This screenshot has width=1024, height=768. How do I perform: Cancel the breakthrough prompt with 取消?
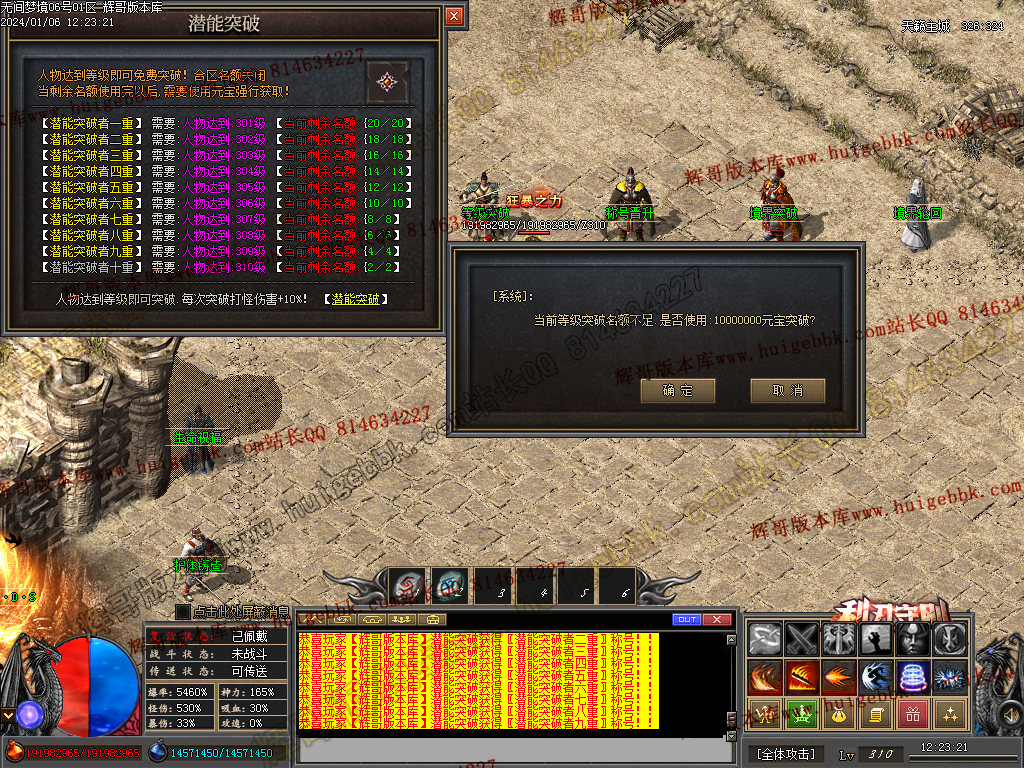(787, 390)
